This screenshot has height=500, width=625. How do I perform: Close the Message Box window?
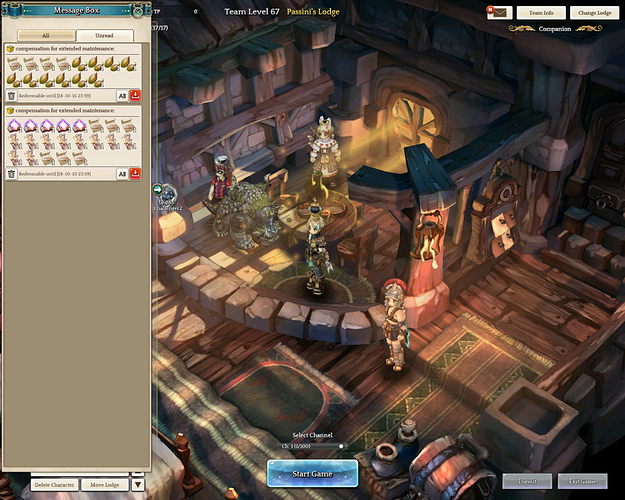139,11
